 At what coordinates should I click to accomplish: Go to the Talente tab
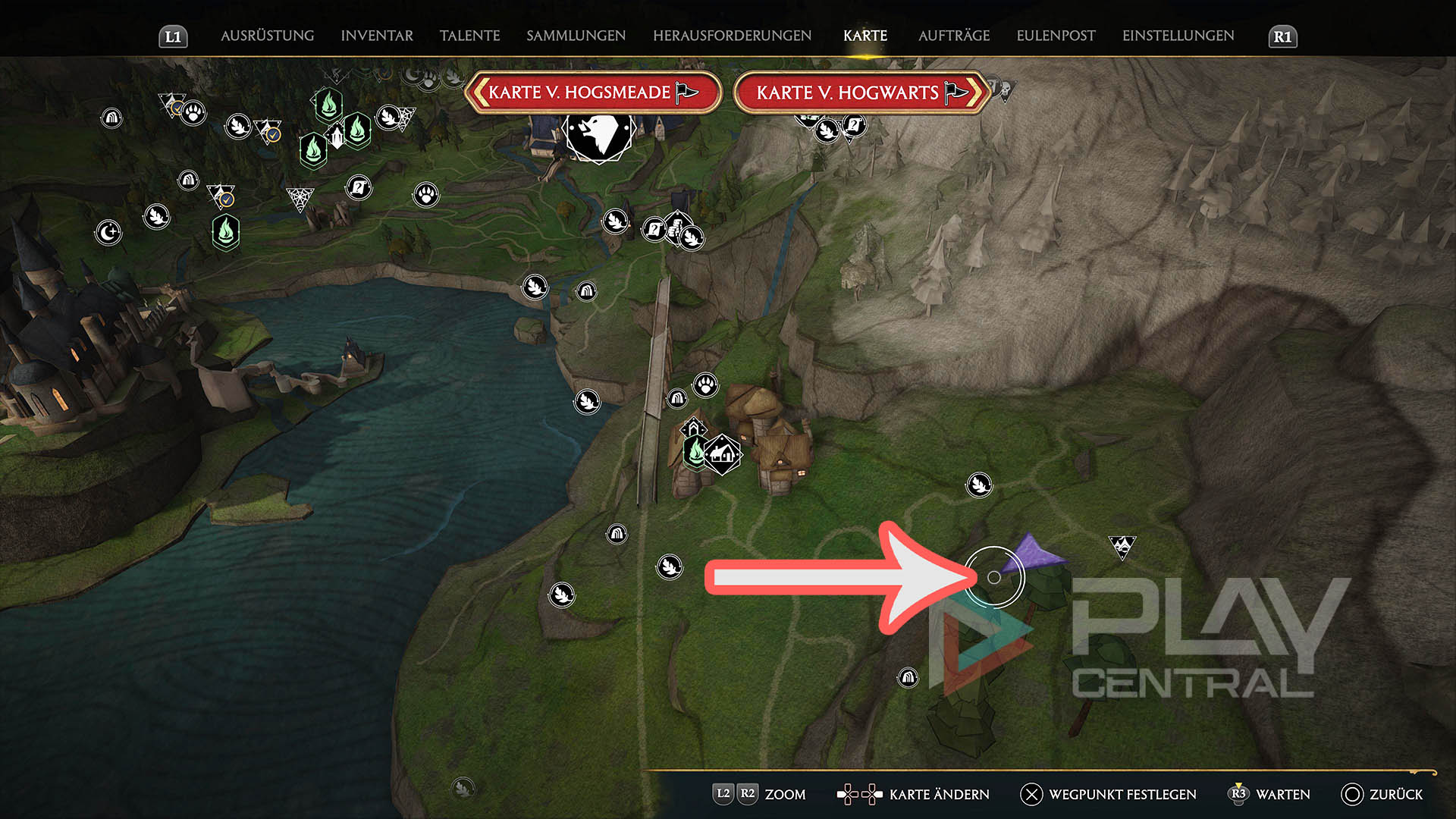pyautogui.click(x=469, y=36)
